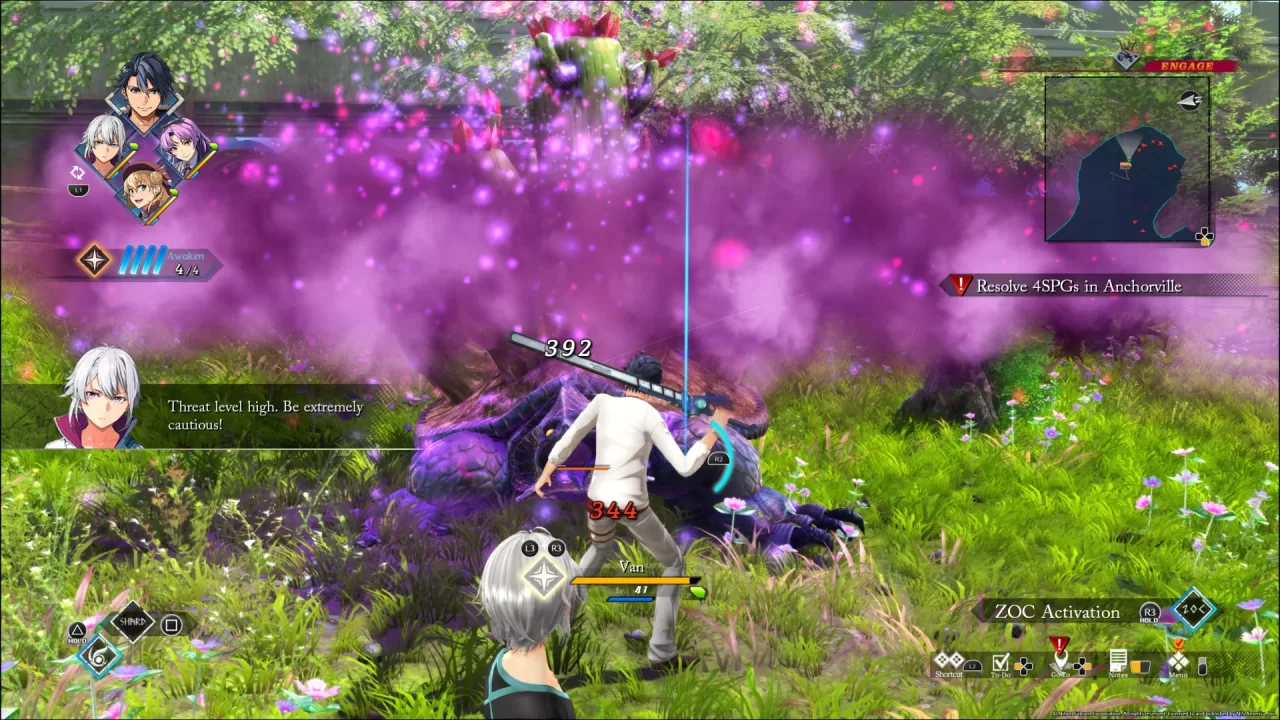The height and width of the screenshot is (720, 1280).
Task: Click the SHARD diamond icon
Action: point(132,622)
